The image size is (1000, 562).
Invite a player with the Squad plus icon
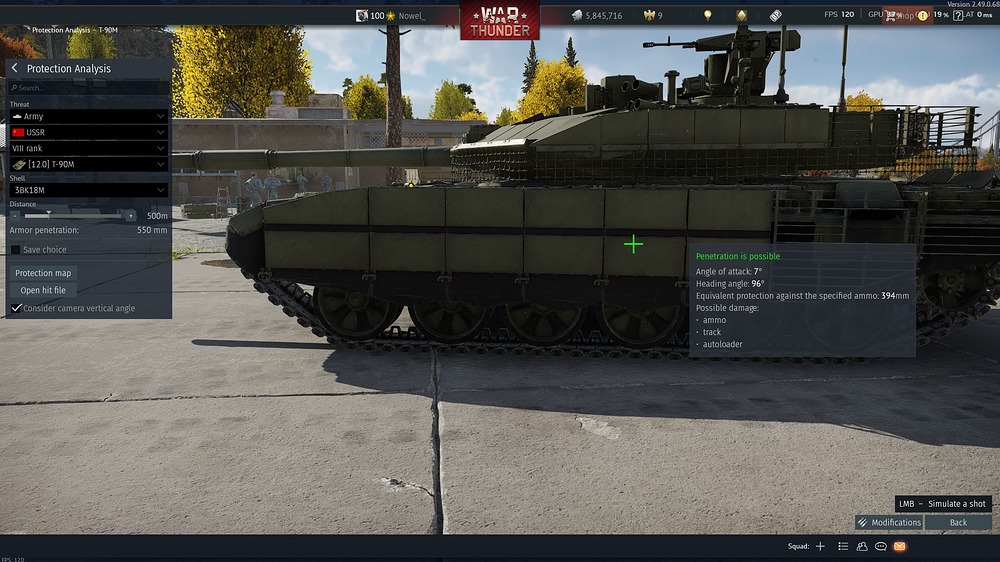(820, 546)
